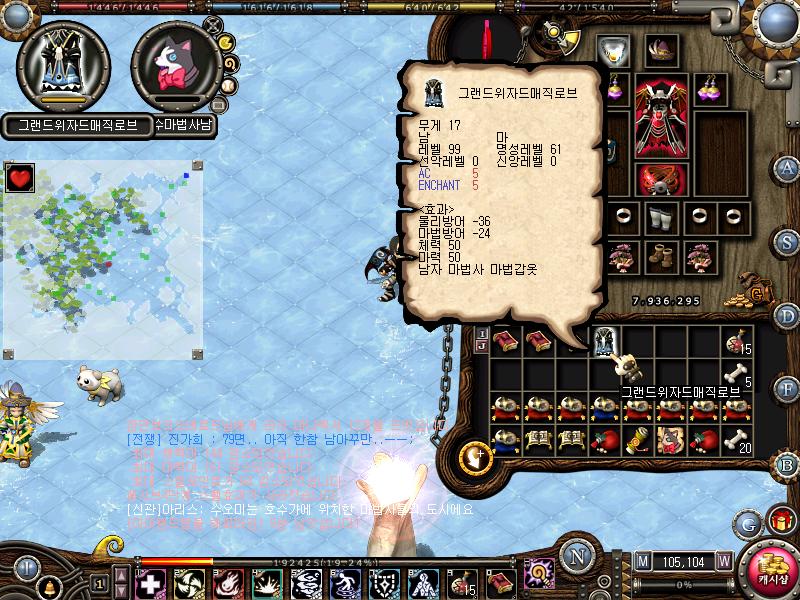Click the round D side button
The image size is (800, 600).
tap(787, 315)
